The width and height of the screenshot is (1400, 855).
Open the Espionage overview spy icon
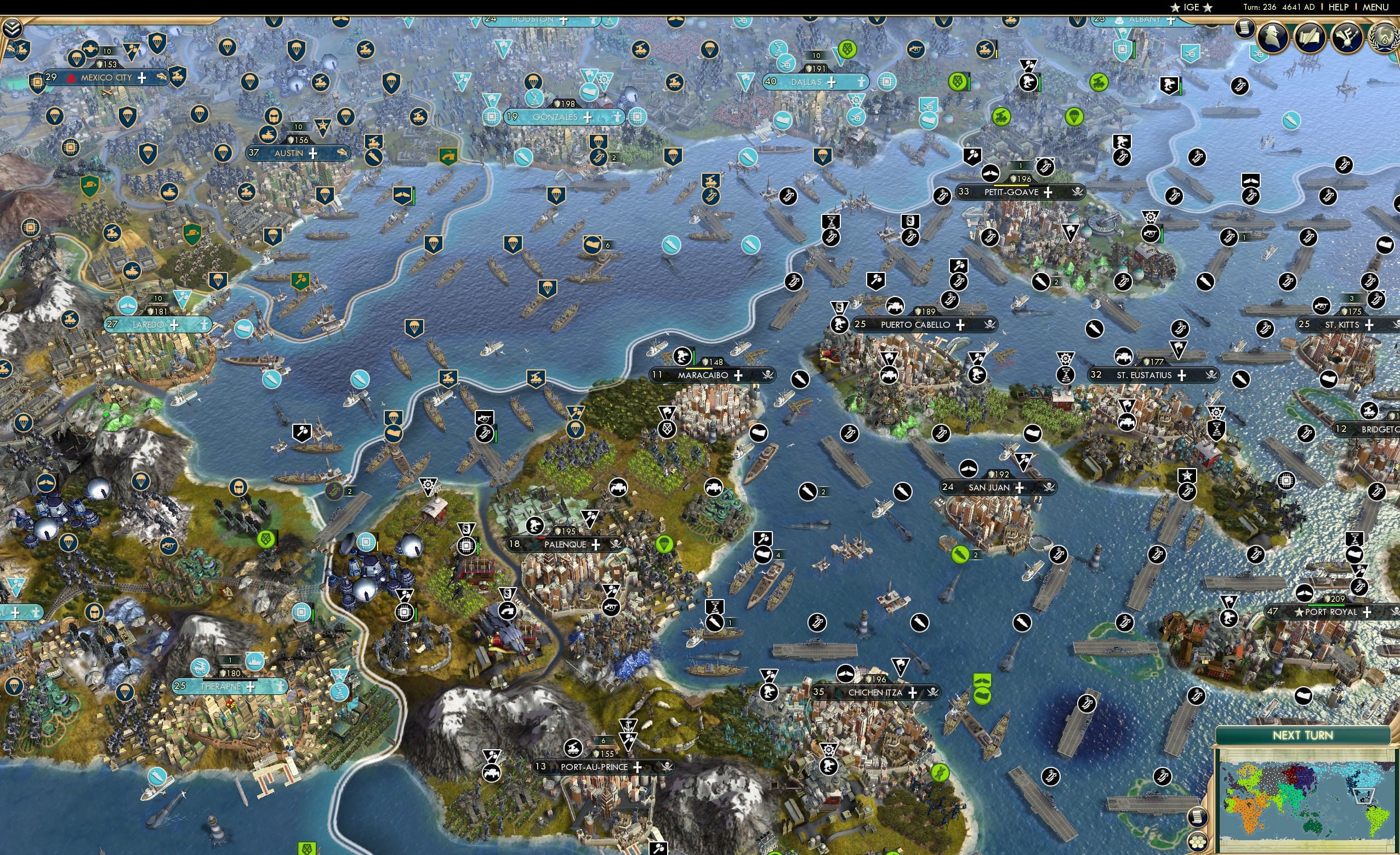[1272, 36]
